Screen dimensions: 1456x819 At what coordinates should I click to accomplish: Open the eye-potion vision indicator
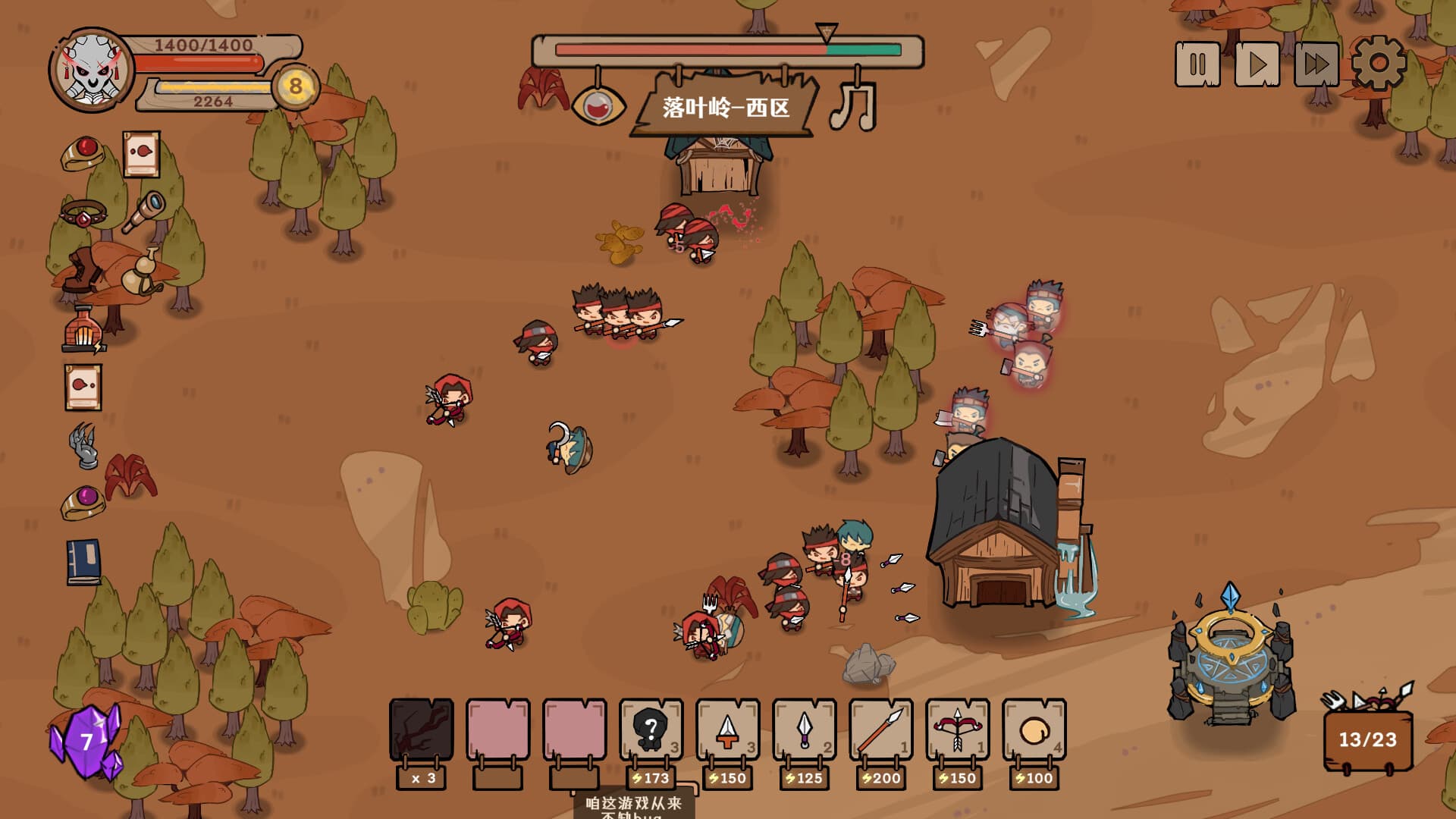pos(598,106)
